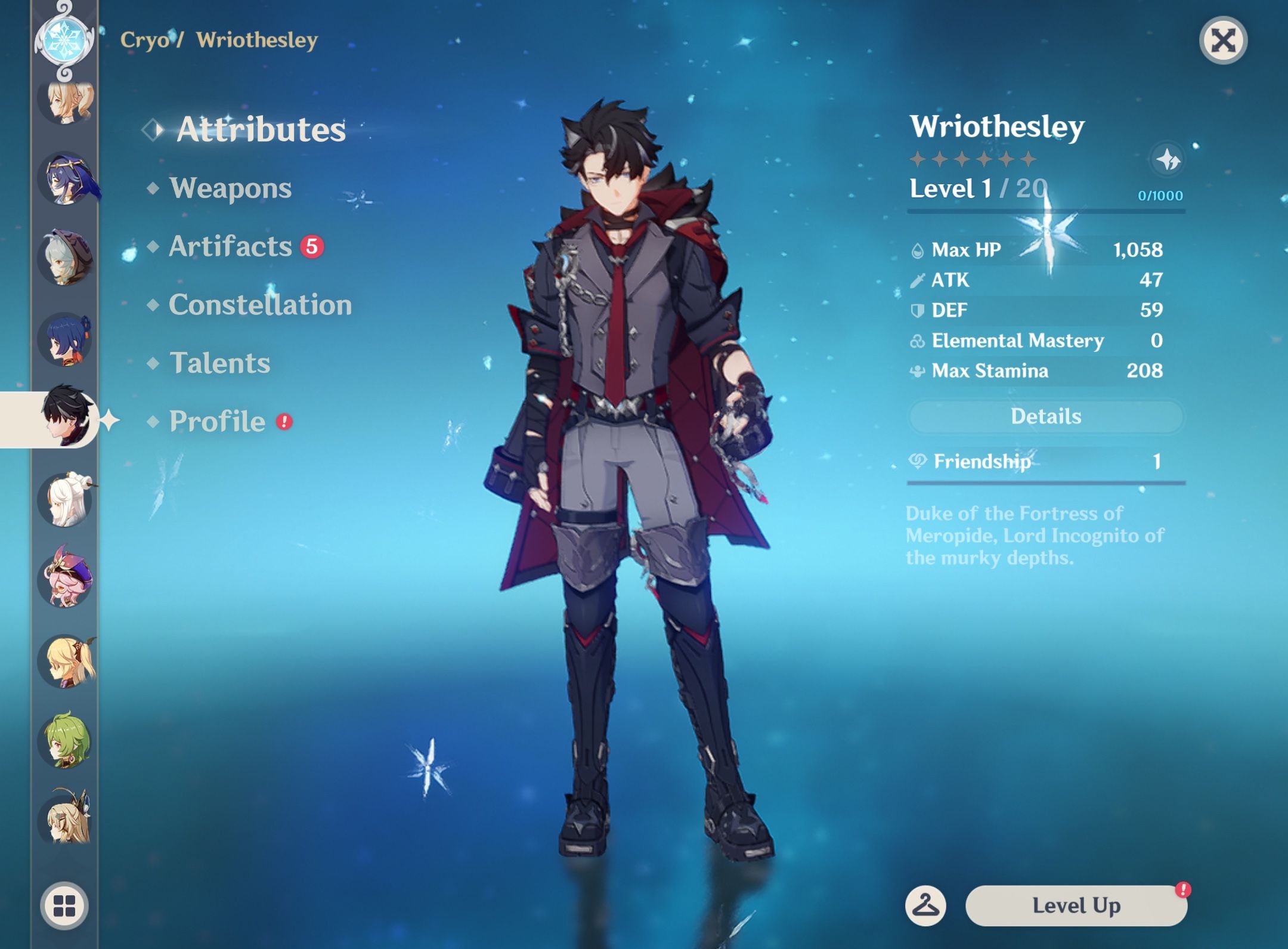The image size is (1288, 949).
Task: Close the character screen
Action: point(1222,41)
